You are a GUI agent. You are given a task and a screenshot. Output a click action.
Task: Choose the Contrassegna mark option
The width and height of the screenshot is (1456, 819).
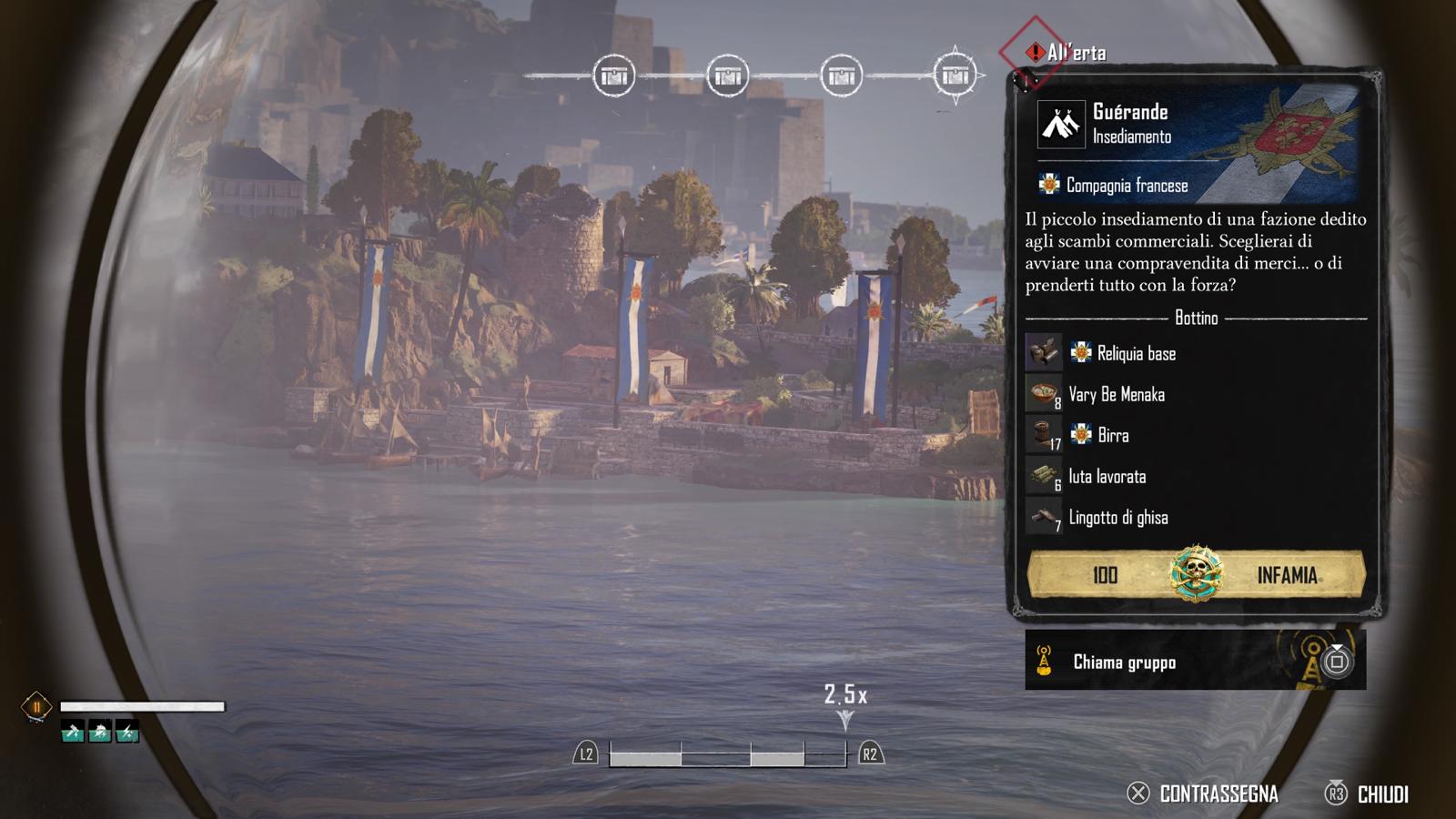(x=1203, y=794)
